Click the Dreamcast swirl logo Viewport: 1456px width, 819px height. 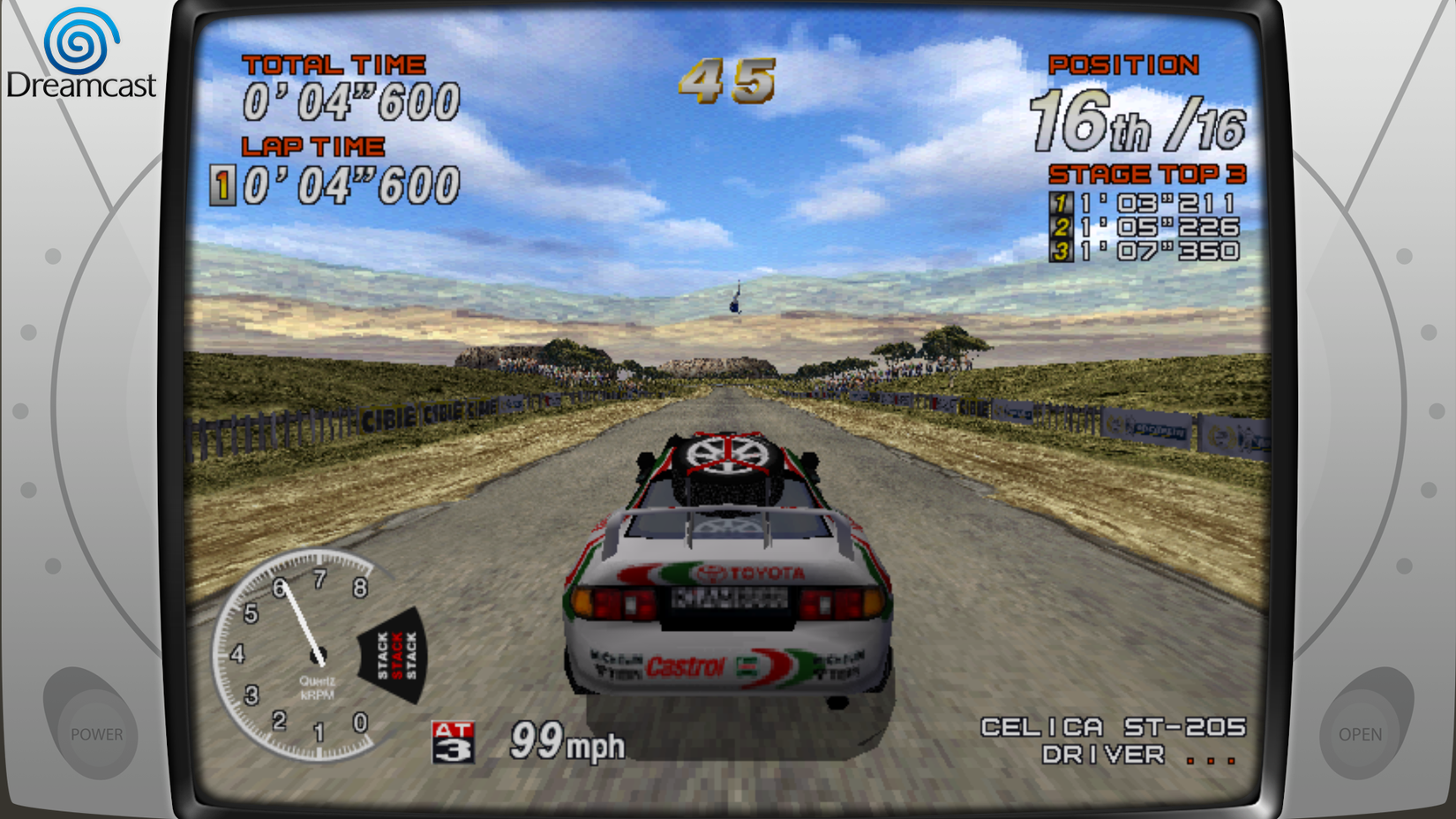point(84,37)
